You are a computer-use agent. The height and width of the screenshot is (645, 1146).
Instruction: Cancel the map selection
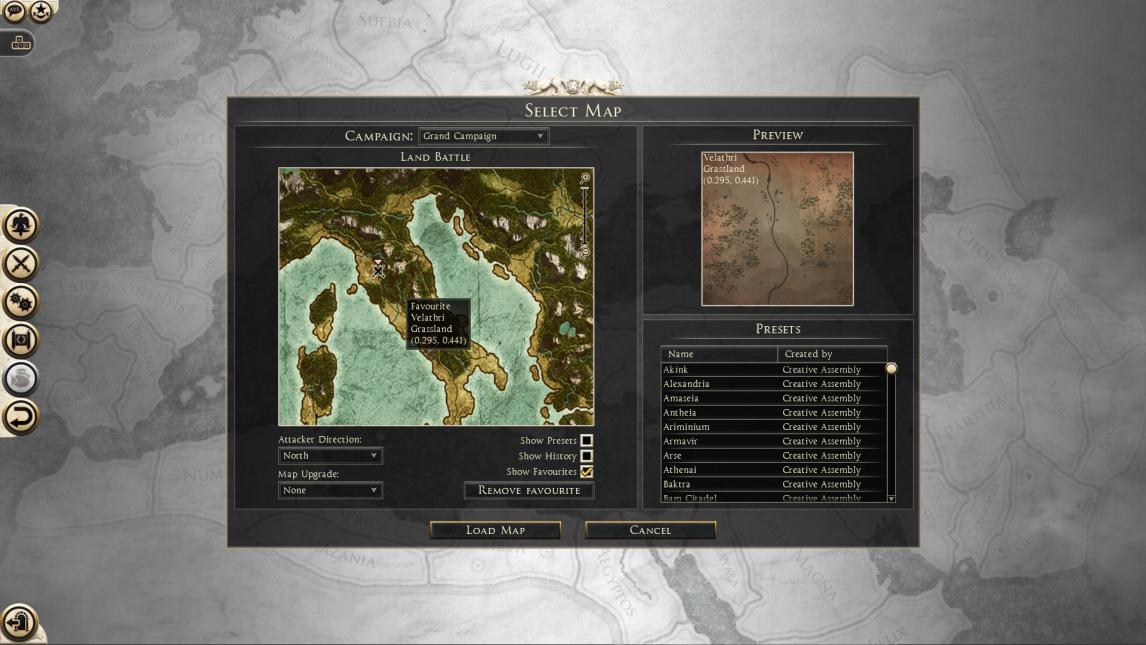point(650,530)
